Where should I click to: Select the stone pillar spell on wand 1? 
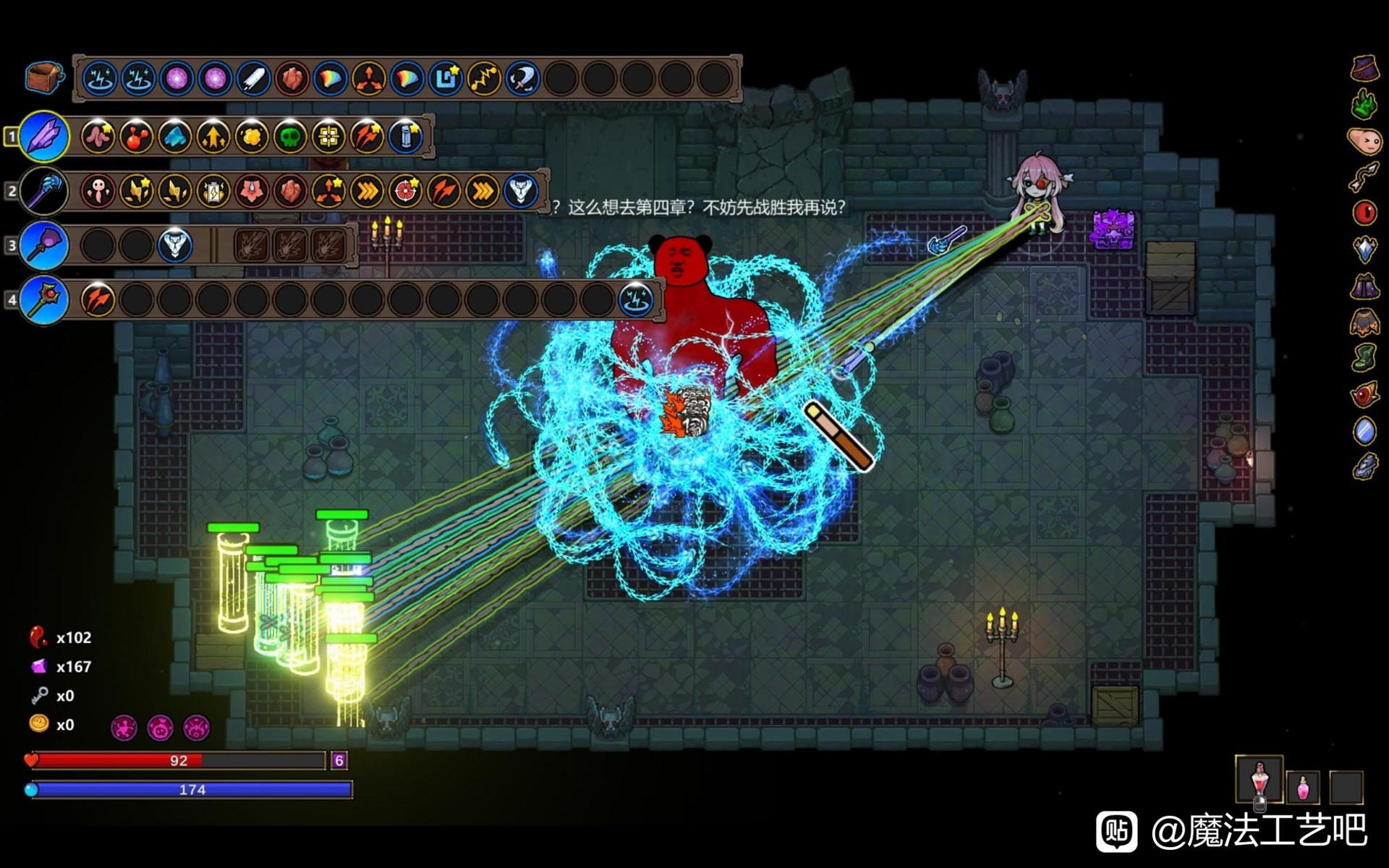click(x=405, y=137)
